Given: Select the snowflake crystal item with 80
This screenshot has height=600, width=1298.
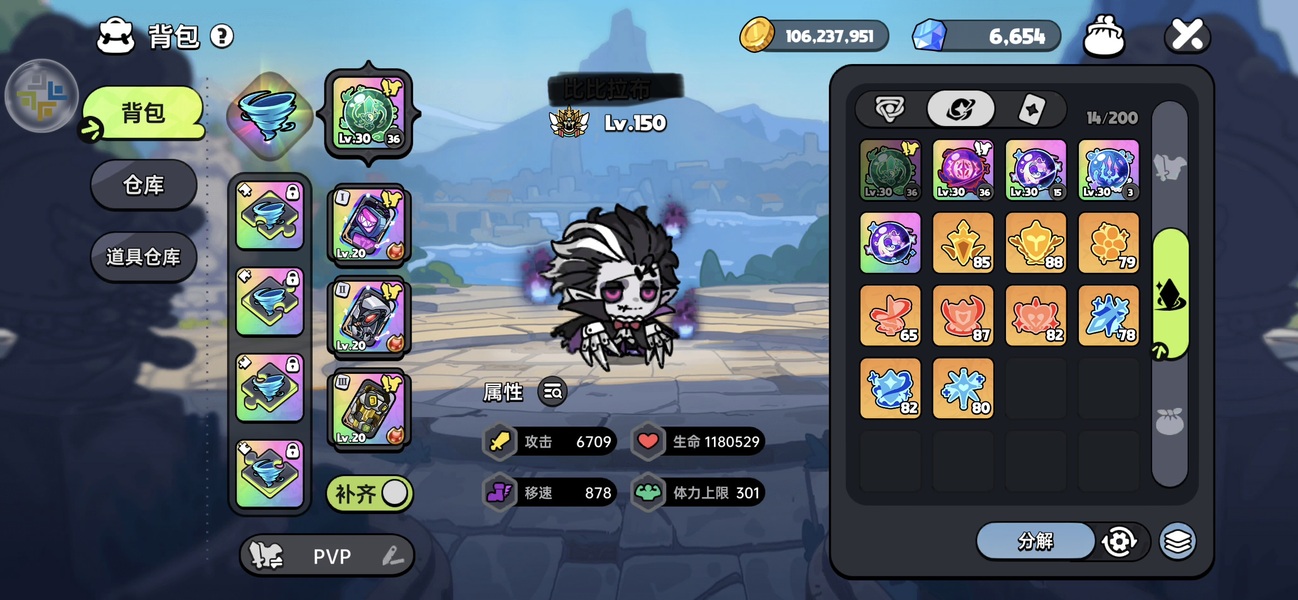Looking at the screenshot, I should click(x=963, y=388).
